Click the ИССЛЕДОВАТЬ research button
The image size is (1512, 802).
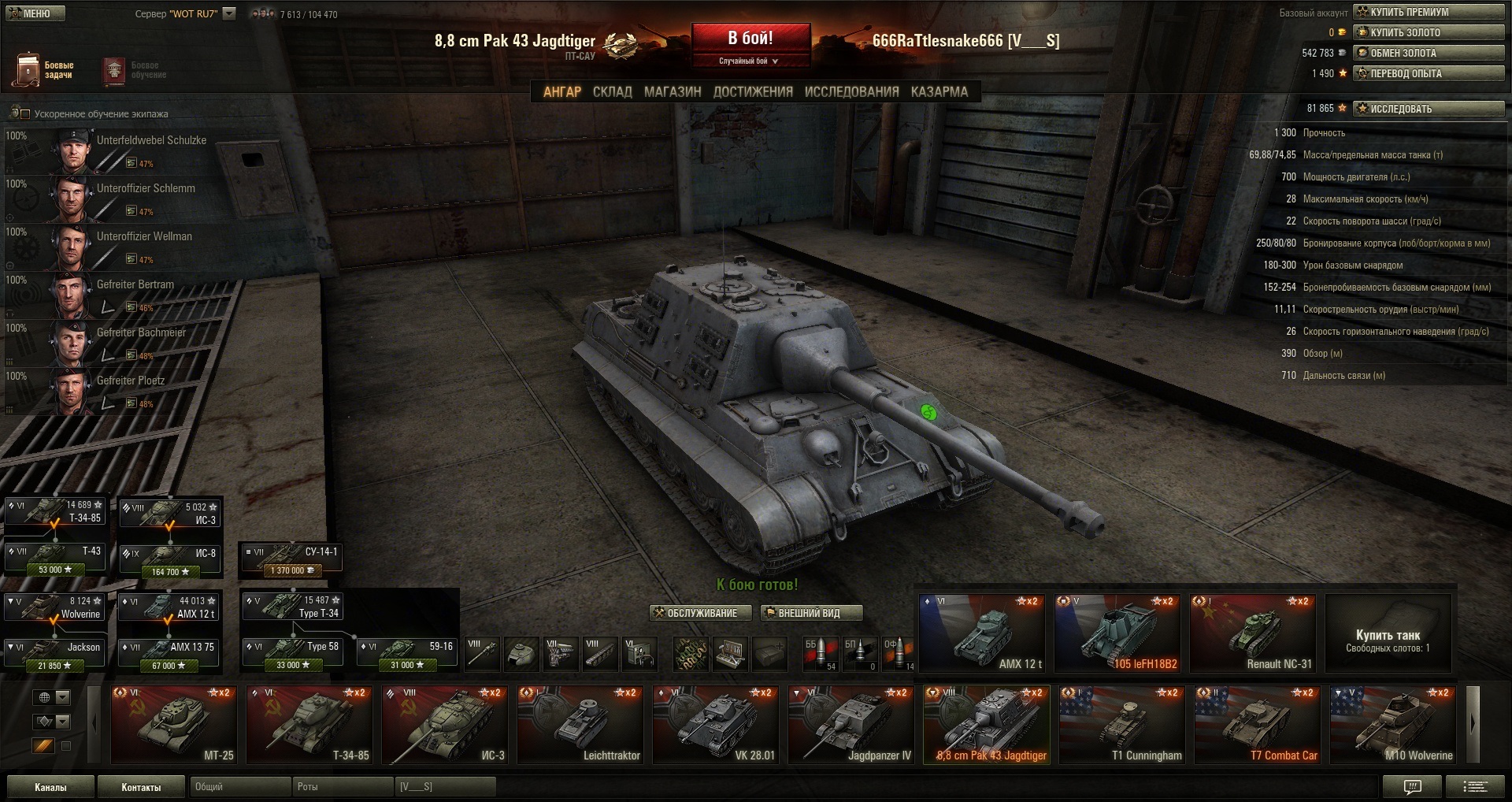(x=1429, y=109)
